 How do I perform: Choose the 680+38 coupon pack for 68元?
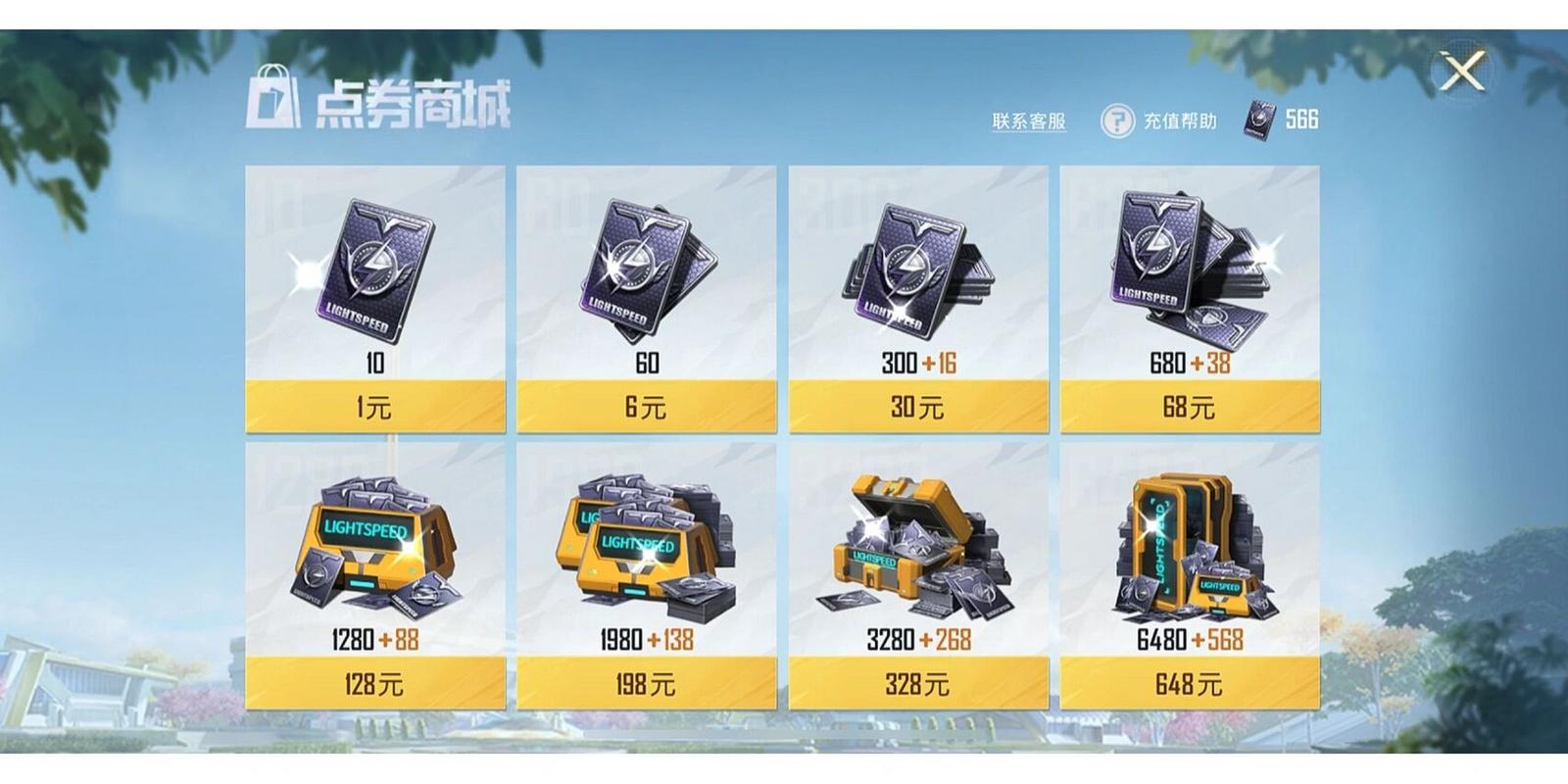(x=1189, y=406)
